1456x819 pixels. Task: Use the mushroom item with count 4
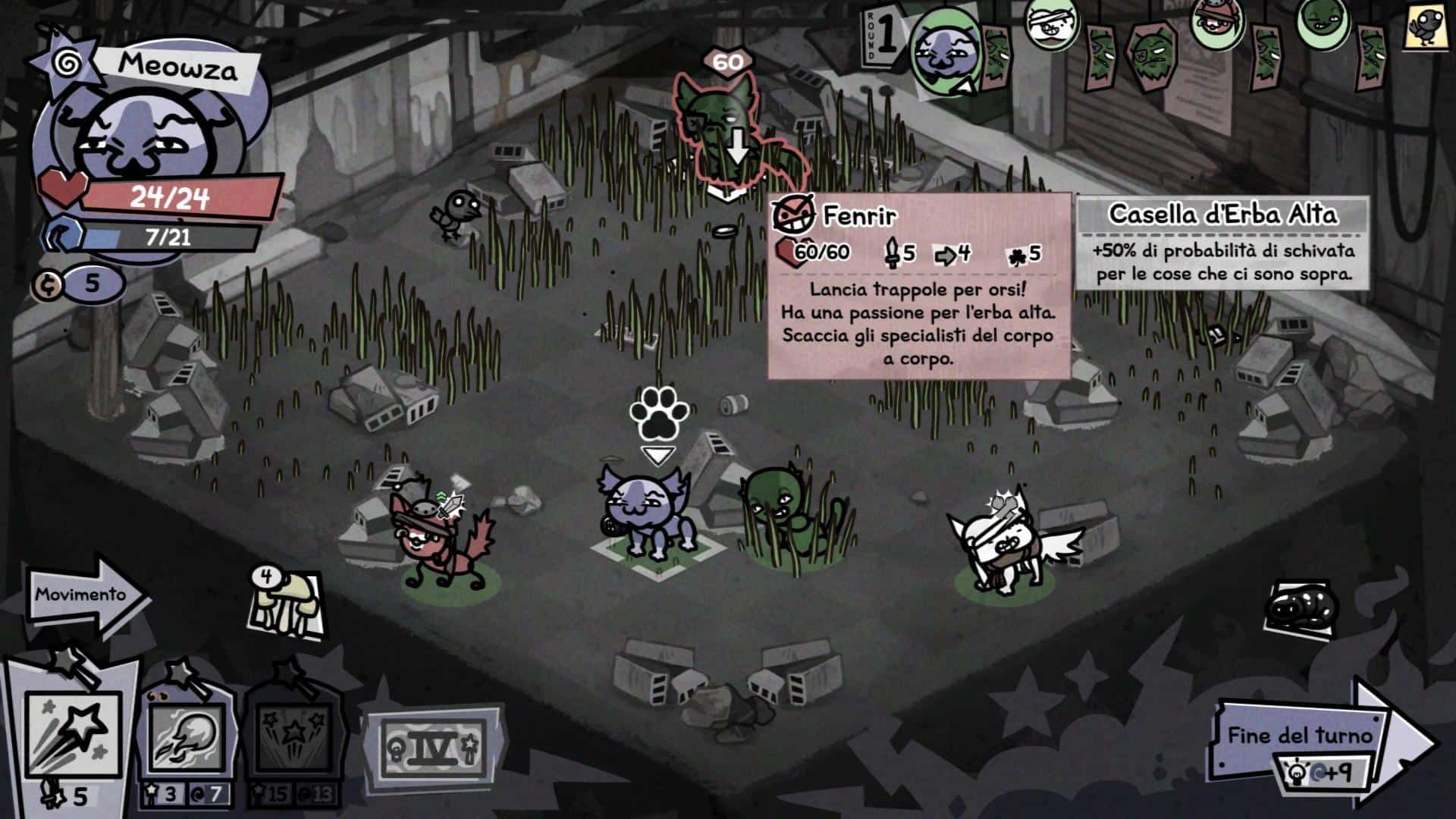point(287,607)
